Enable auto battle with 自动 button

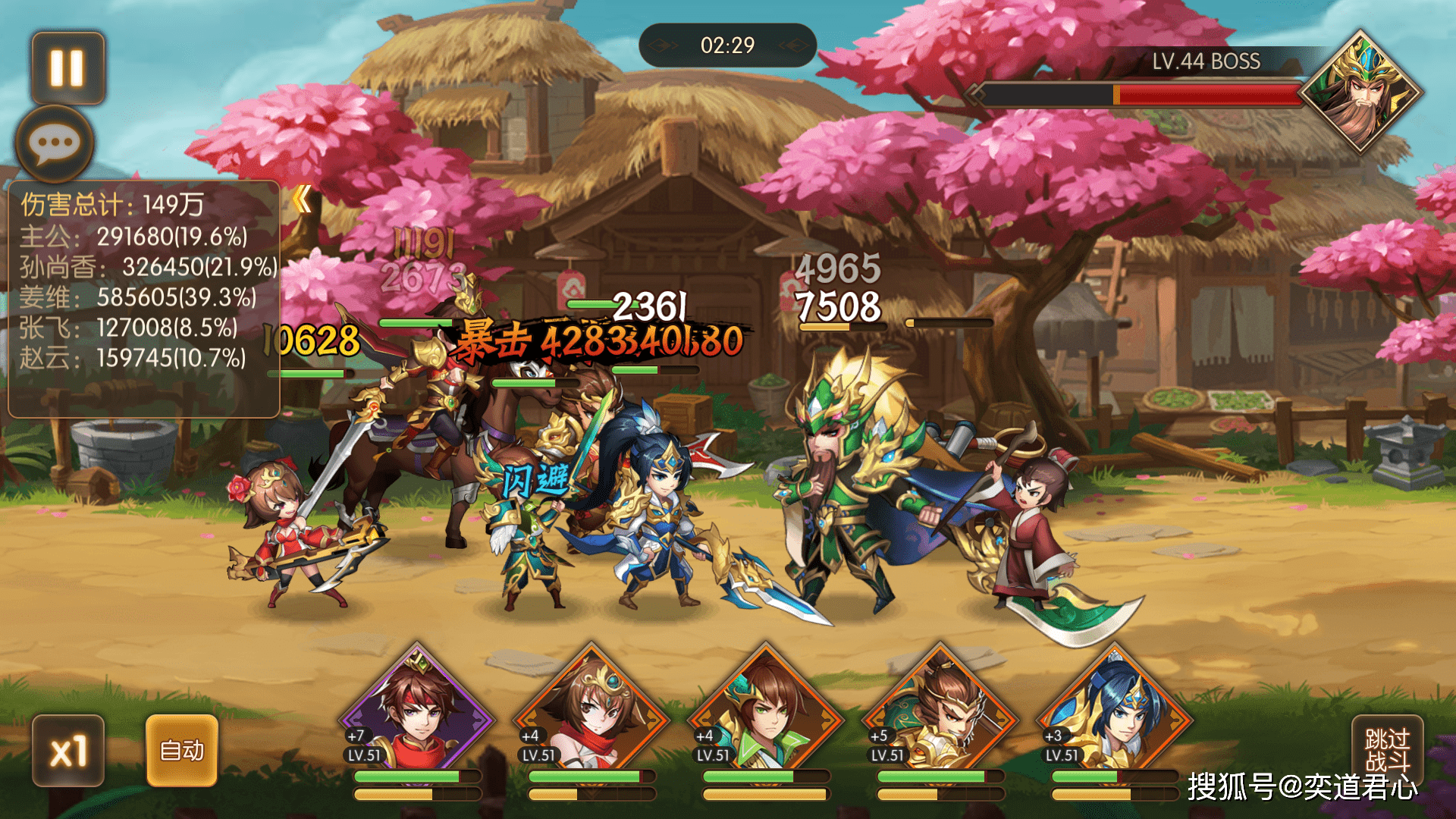[182, 751]
